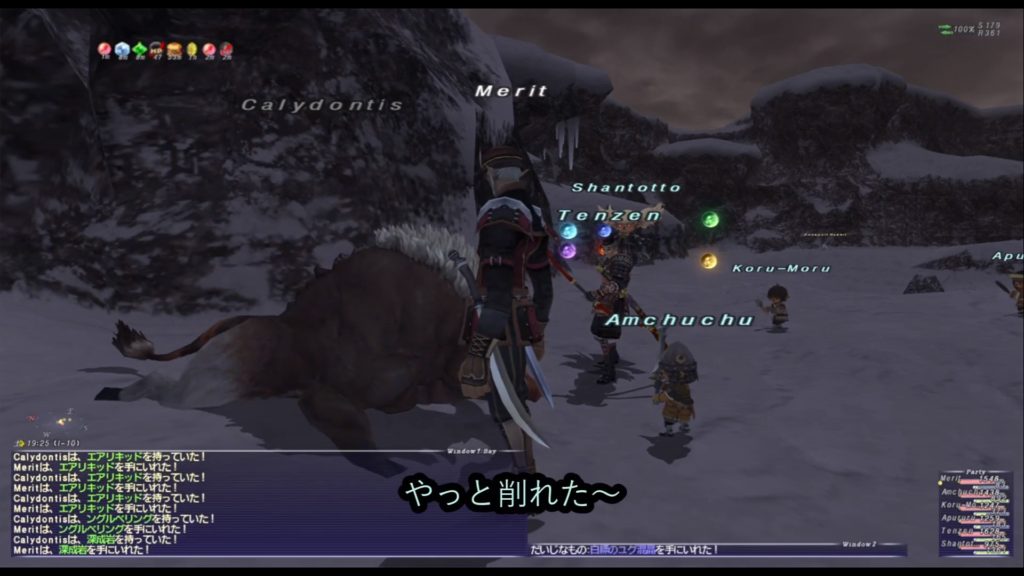Screen dimensions: 1024x576
Task: Click the blue orb status effect icon
Action: pyautogui.click(x=122, y=48)
